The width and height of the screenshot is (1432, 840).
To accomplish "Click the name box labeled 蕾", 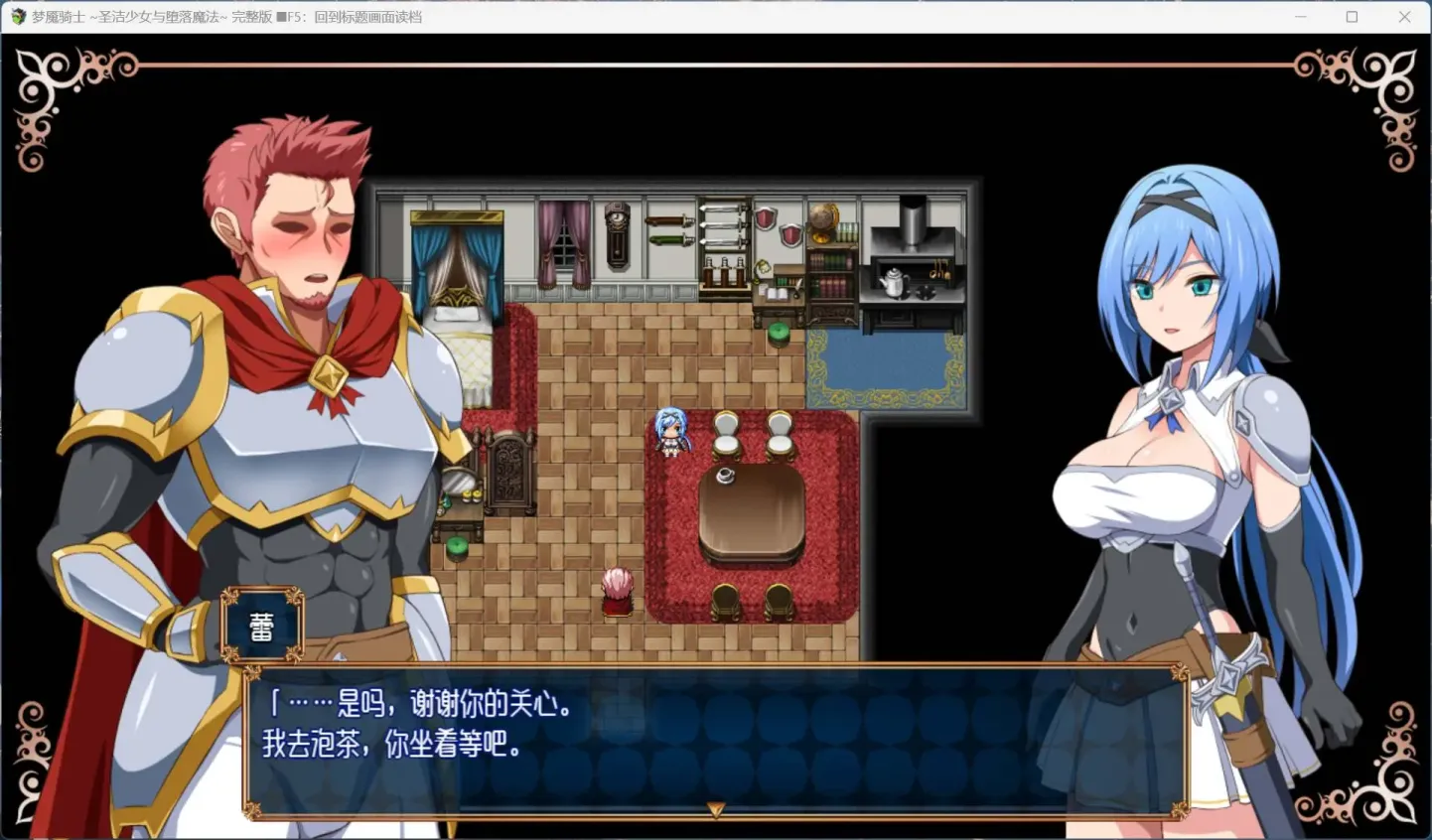I will (x=262, y=624).
